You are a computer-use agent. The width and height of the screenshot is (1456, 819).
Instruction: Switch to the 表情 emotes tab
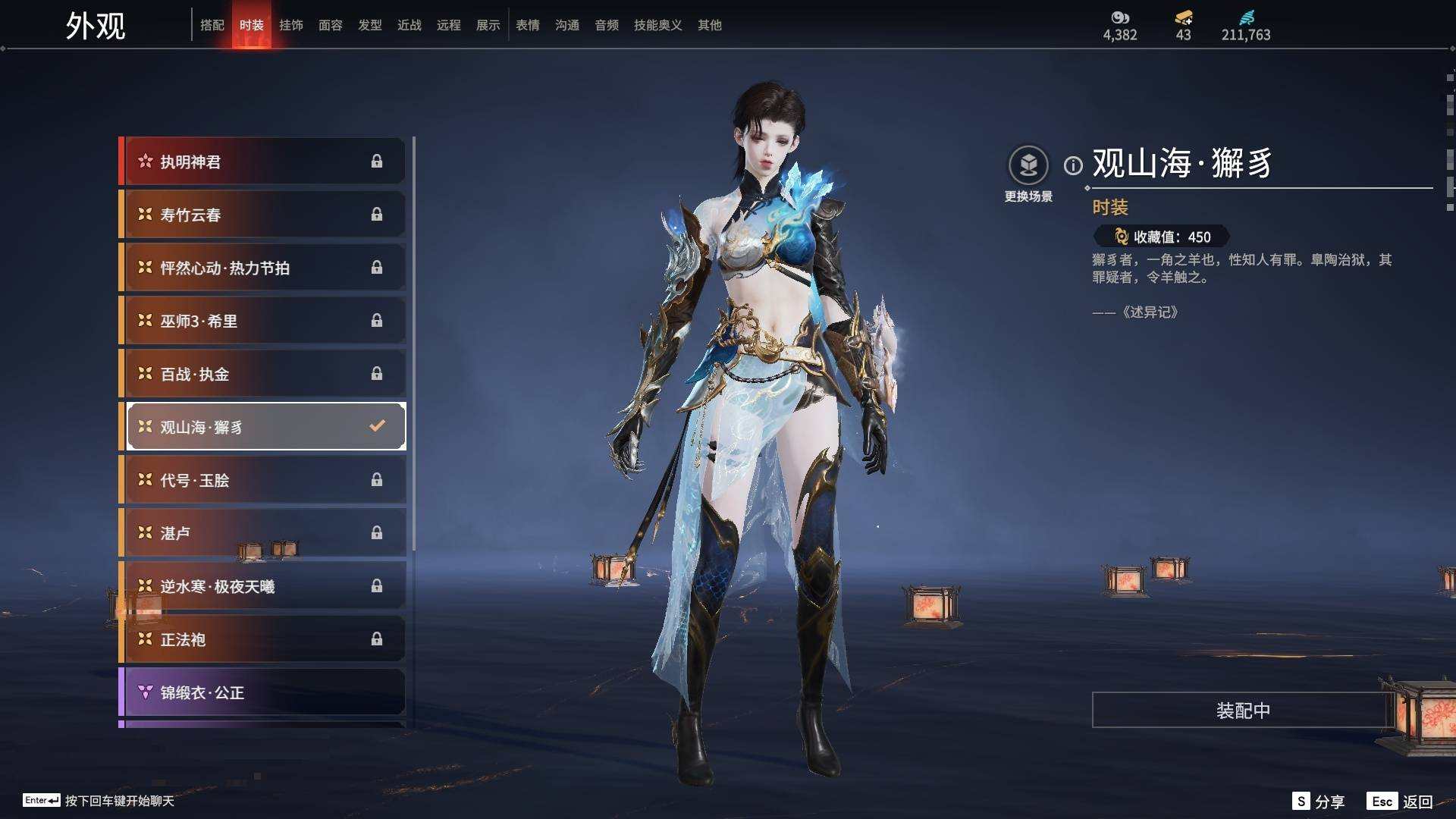click(x=528, y=25)
